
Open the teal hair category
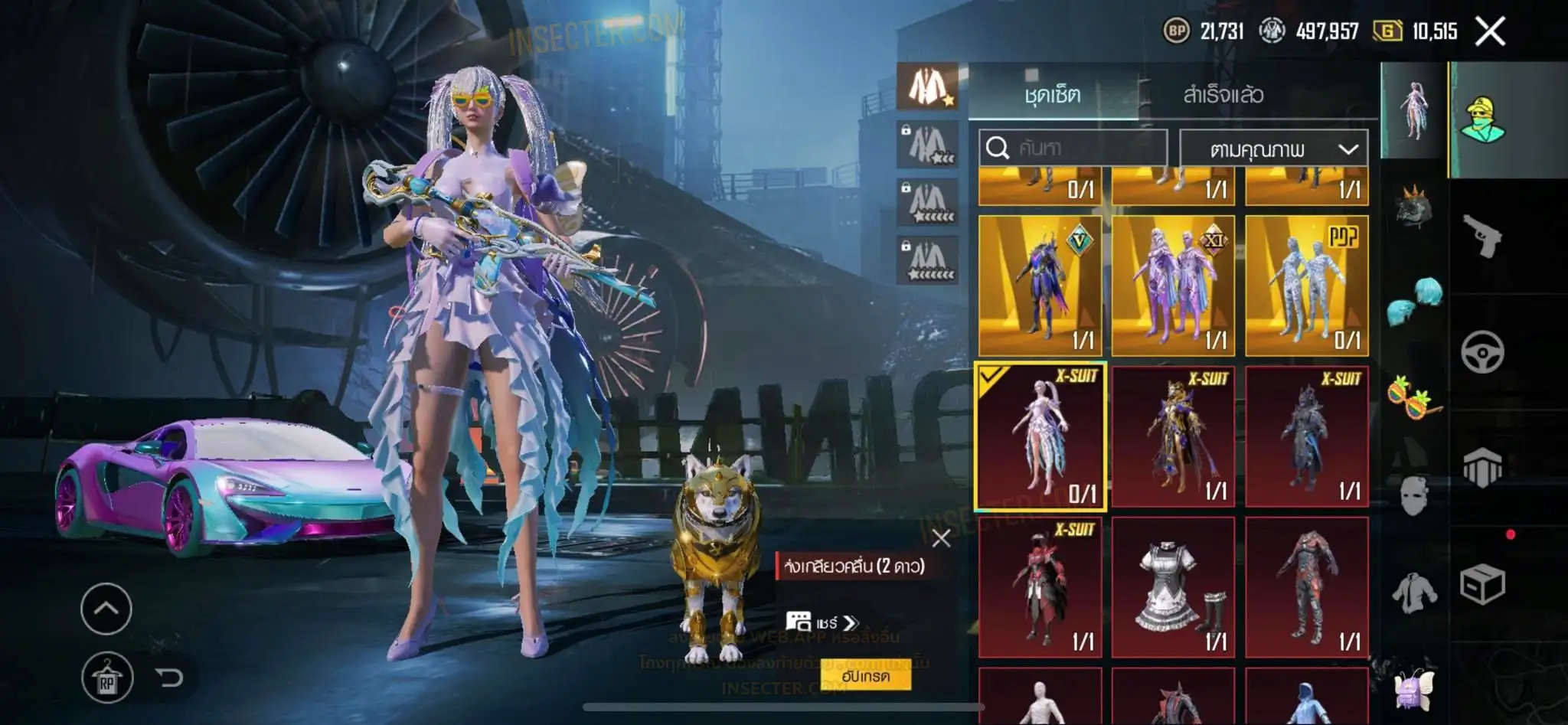(x=1414, y=300)
